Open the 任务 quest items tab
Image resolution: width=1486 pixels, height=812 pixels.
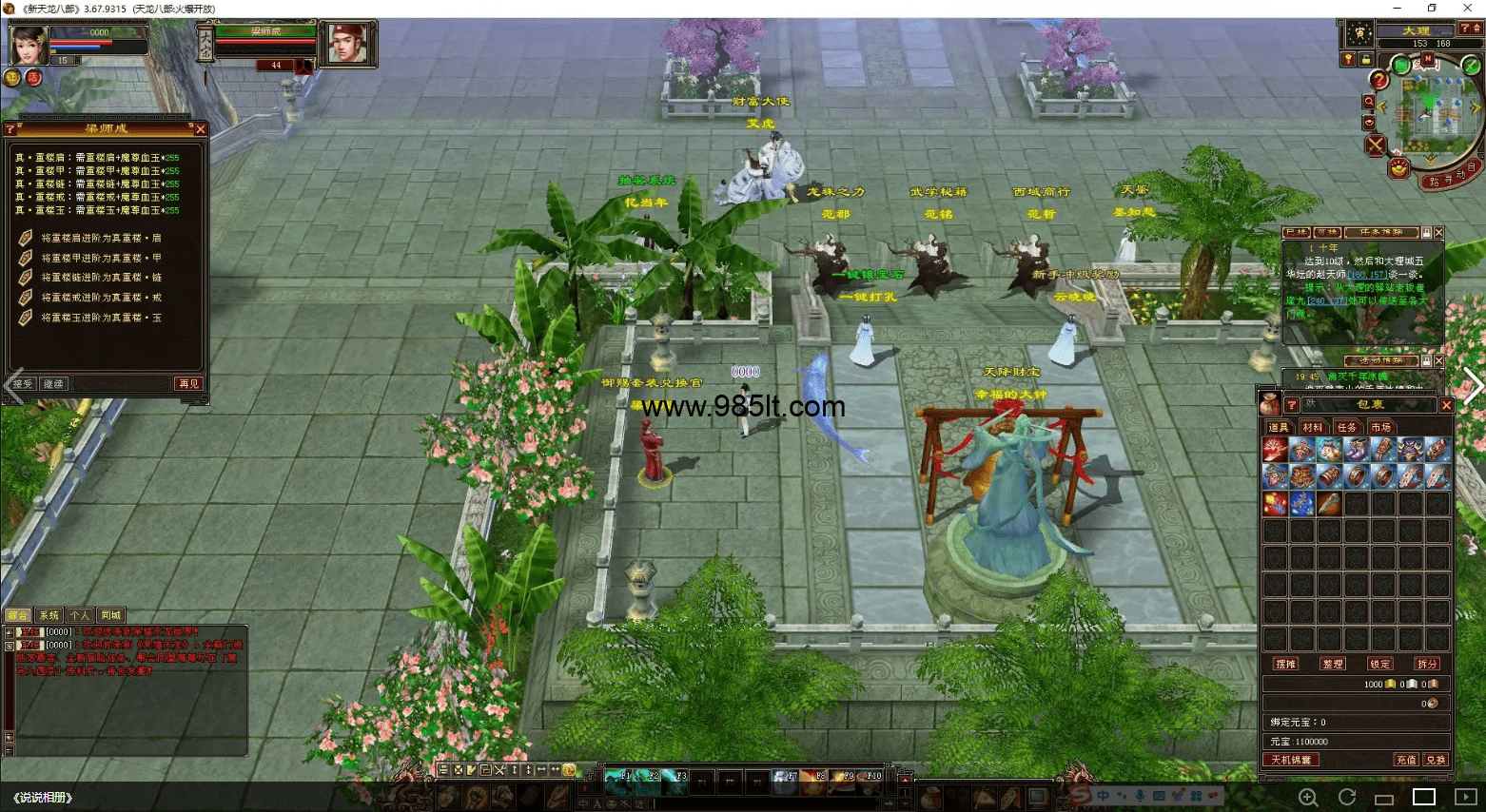1347,428
